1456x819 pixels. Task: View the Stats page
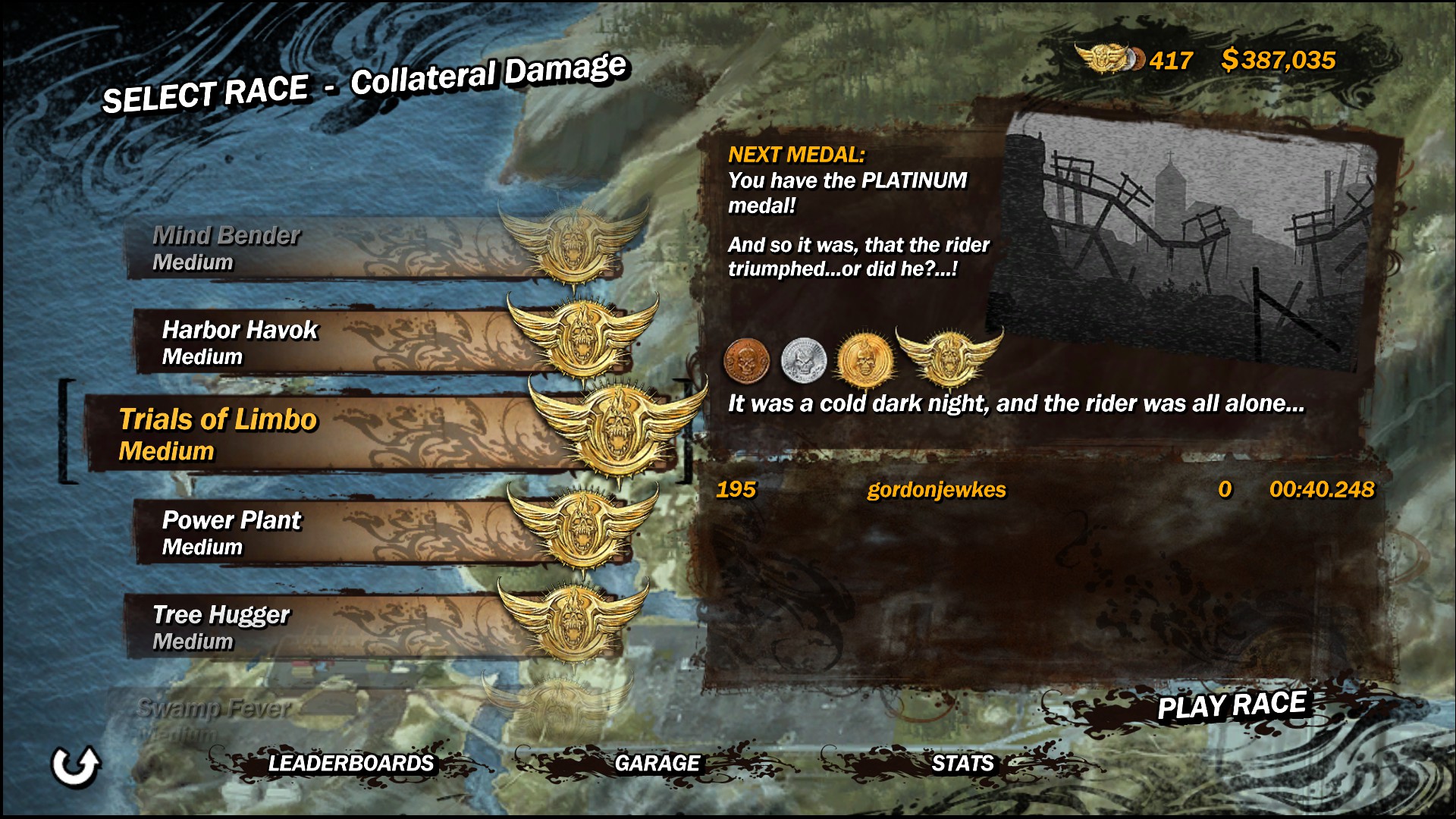point(962,763)
